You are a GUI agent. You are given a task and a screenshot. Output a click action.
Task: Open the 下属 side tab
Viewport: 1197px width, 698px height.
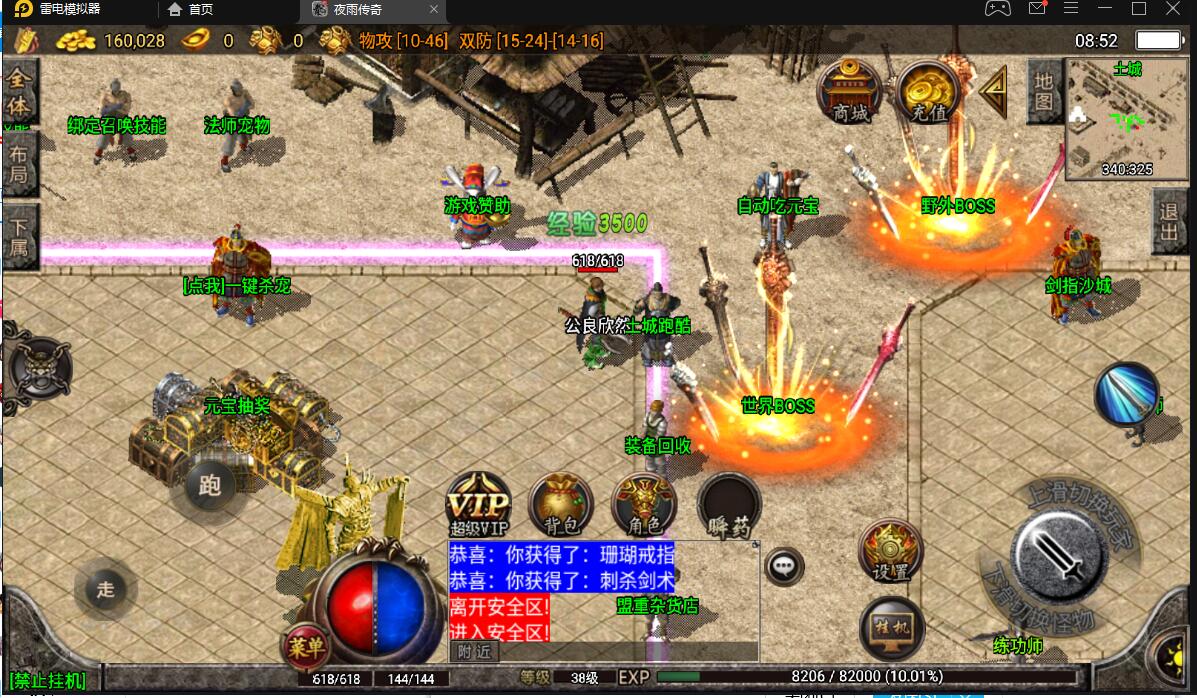[x=19, y=236]
